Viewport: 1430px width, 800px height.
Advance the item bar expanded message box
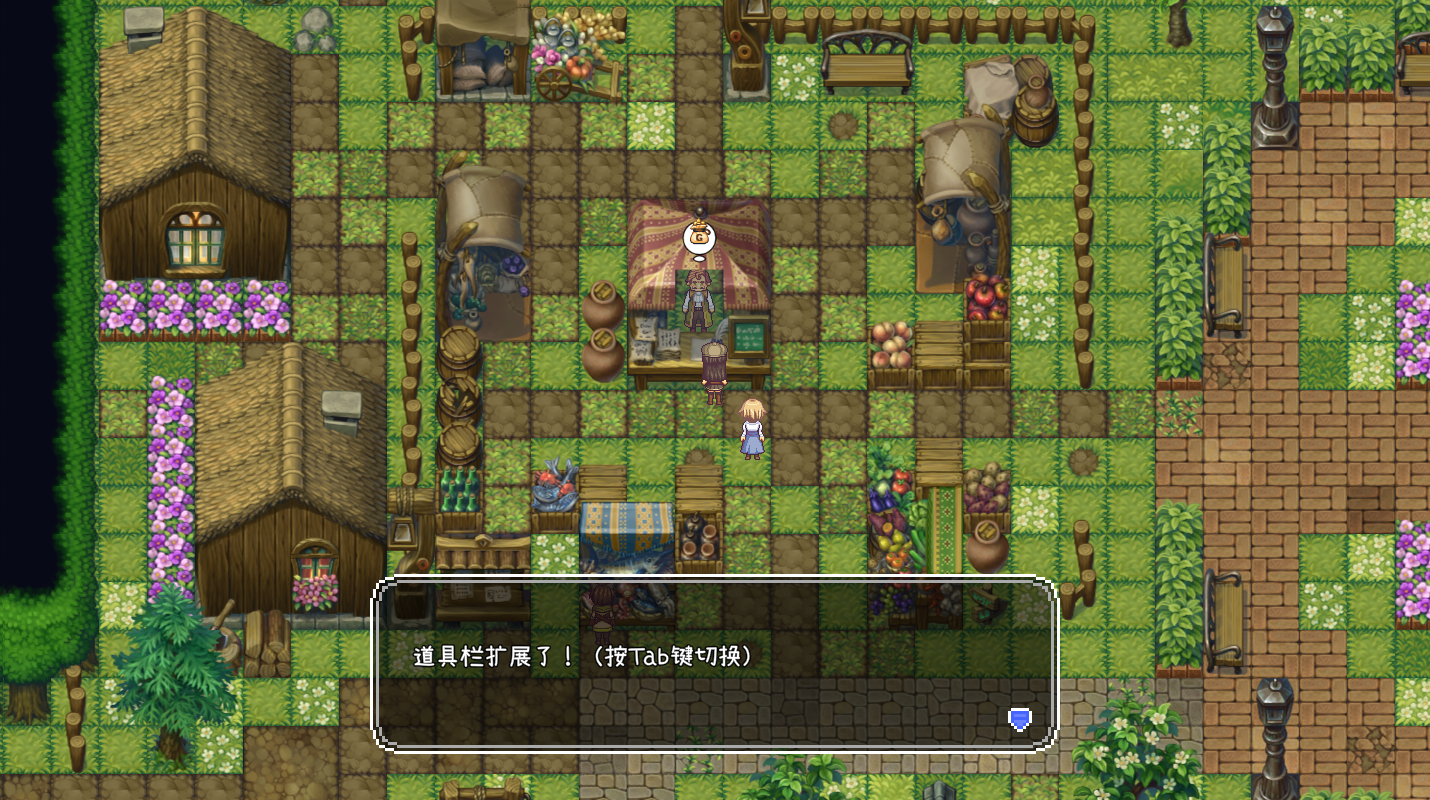pyautogui.click(x=714, y=664)
